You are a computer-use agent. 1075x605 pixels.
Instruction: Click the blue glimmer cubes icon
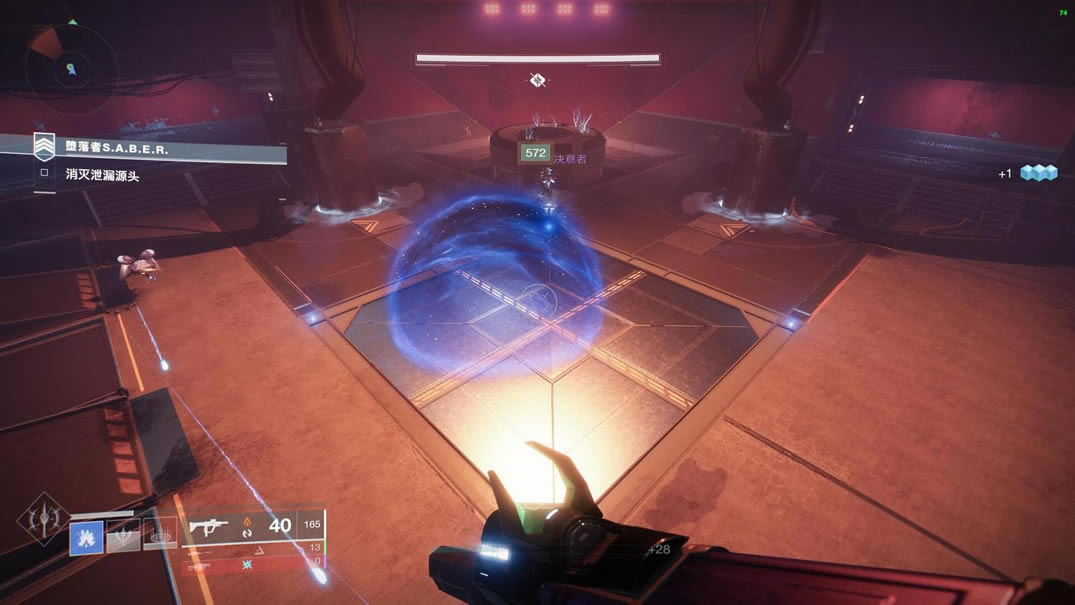[1038, 173]
